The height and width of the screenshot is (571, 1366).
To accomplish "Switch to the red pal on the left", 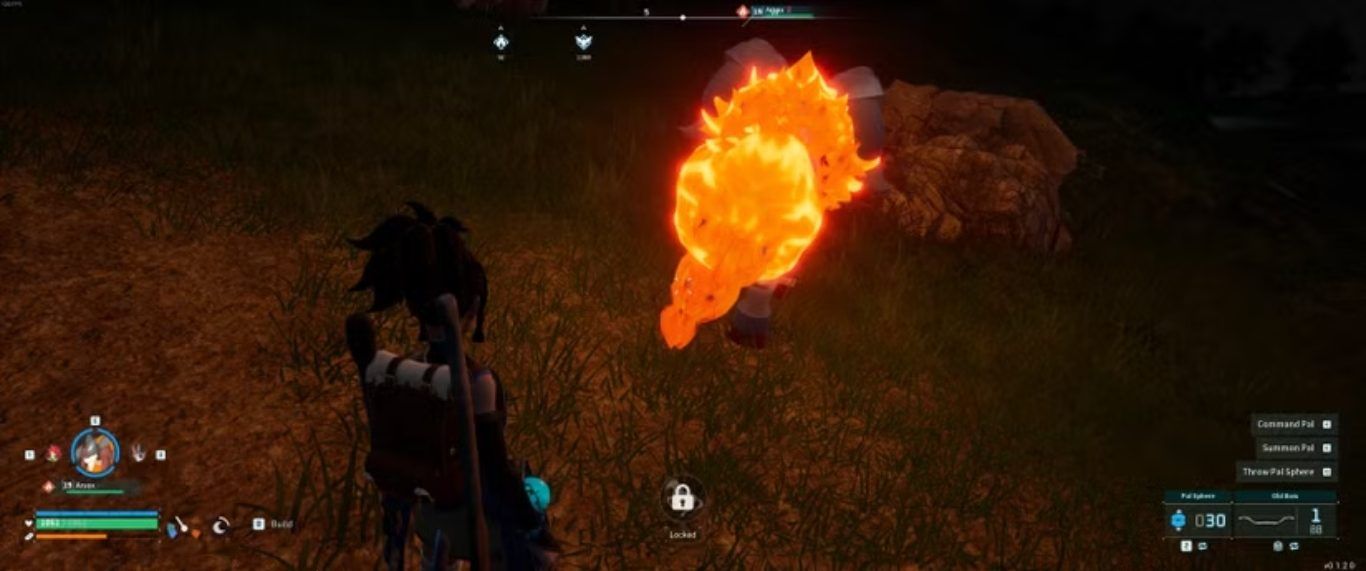I will [54, 453].
